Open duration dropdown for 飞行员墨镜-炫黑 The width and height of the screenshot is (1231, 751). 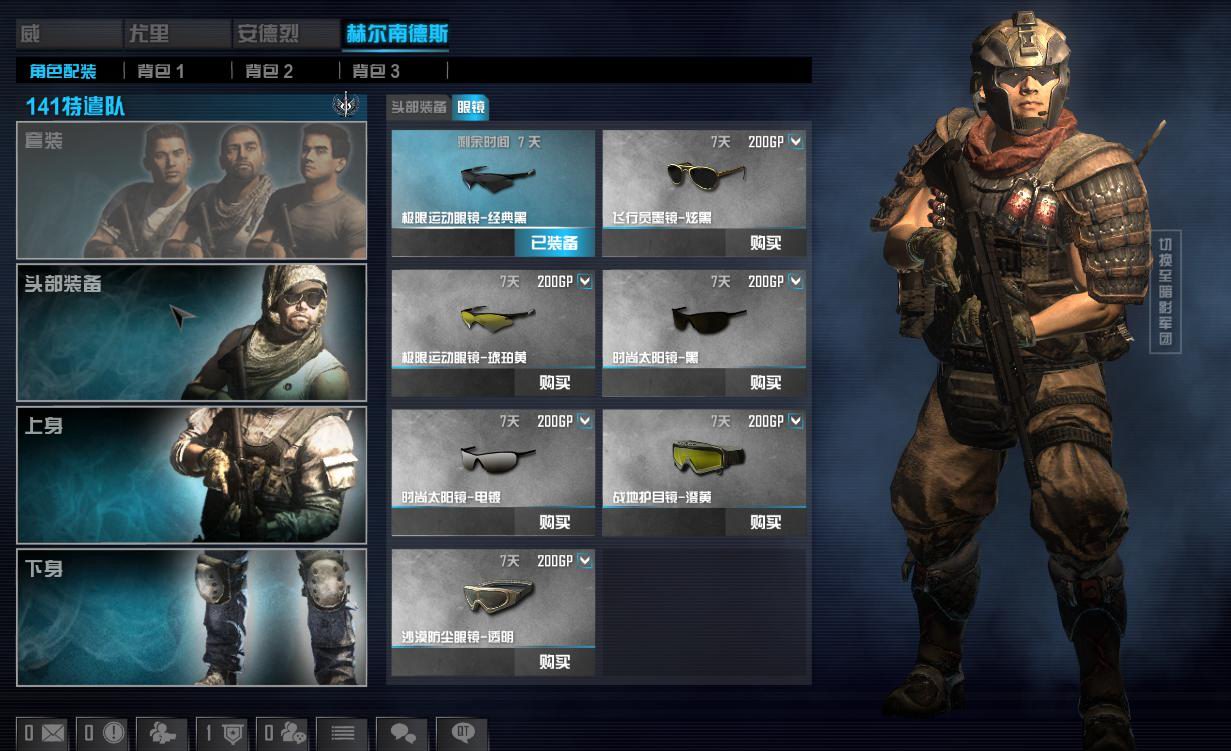pyautogui.click(x=795, y=142)
